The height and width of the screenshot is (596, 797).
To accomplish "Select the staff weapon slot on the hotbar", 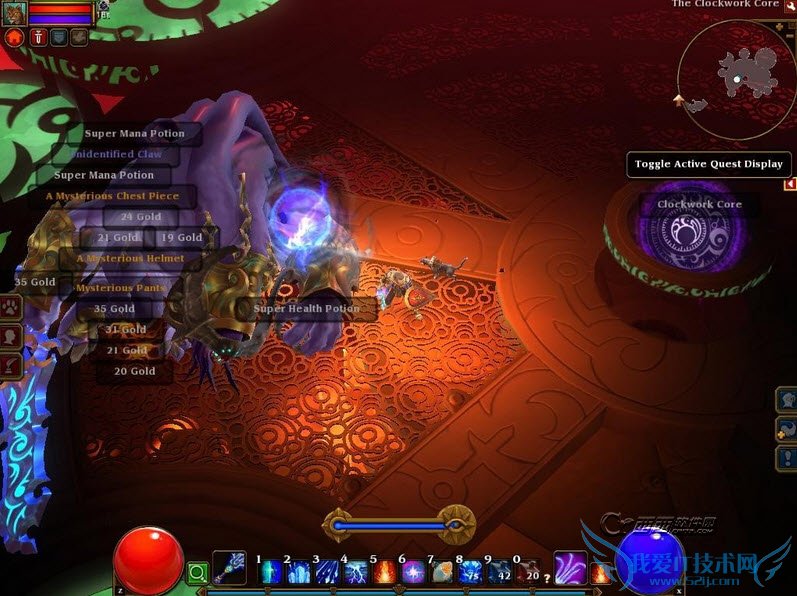I will [x=229, y=569].
